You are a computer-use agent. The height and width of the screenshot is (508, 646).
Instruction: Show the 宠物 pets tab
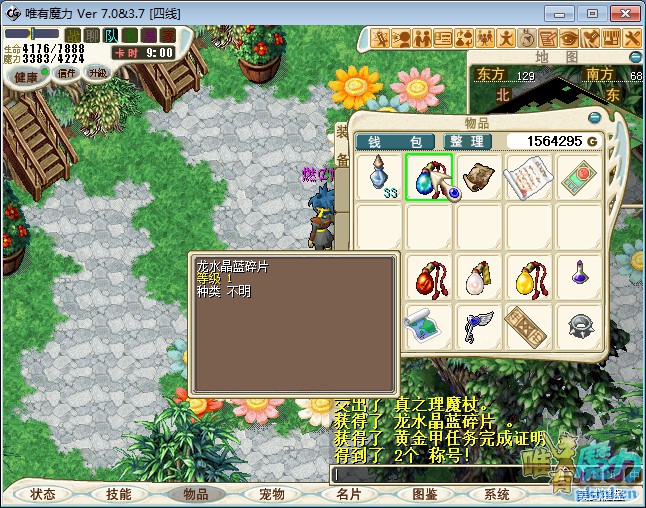(272, 495)
